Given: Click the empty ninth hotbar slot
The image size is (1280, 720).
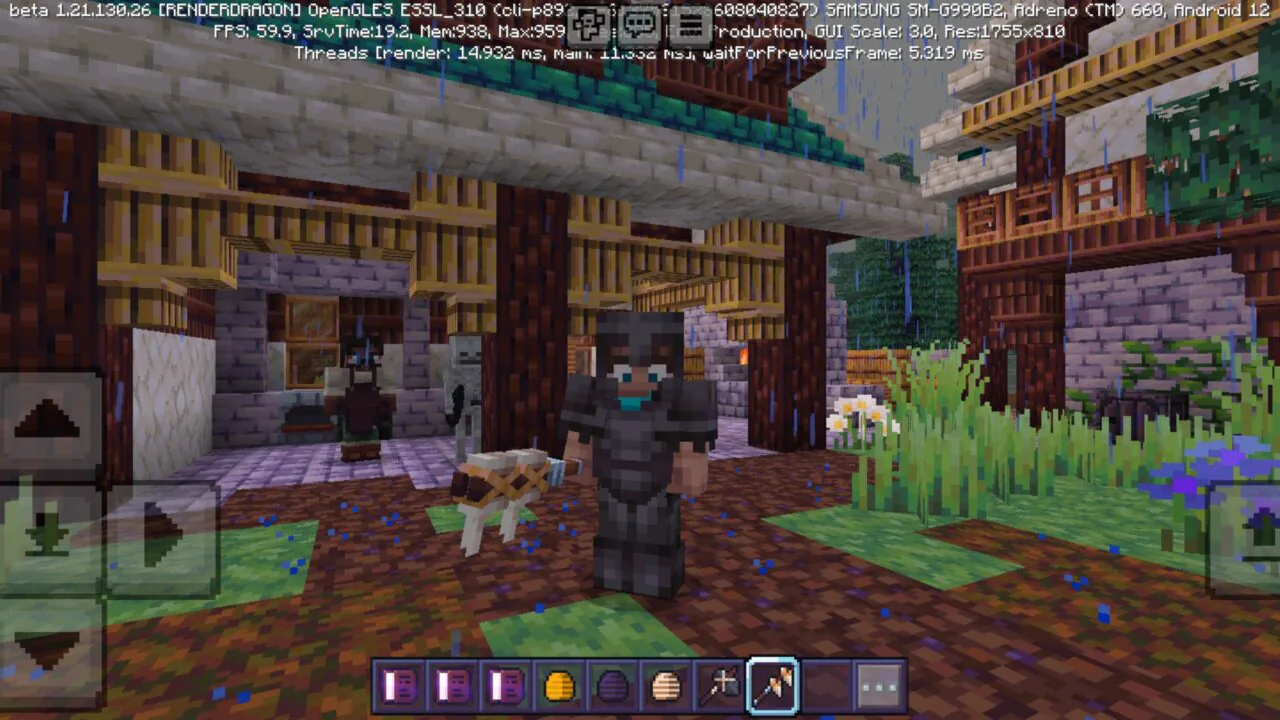Looking at the screenshot, I should (826, 684).
